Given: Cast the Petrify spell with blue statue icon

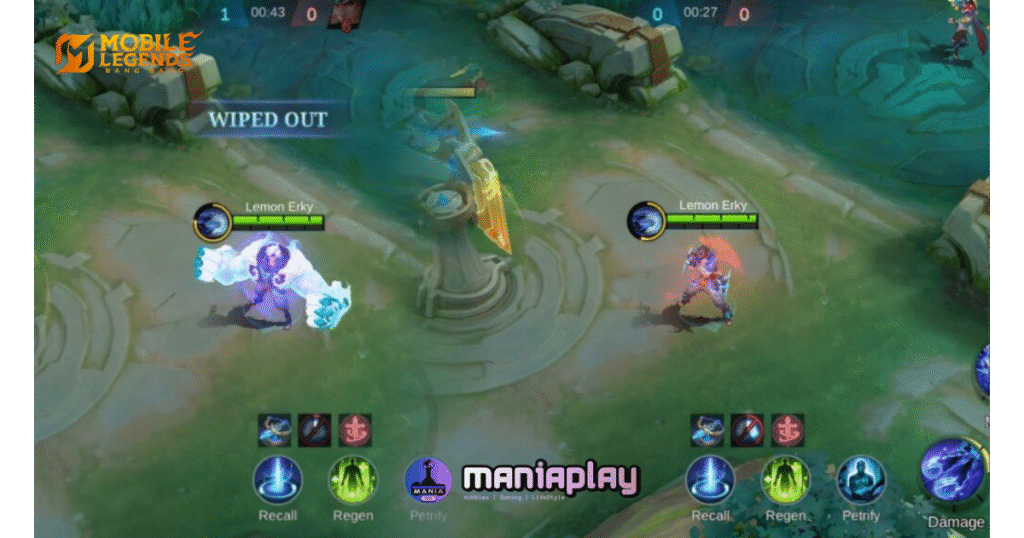Looking at the screenshot, I should point(860,480).
